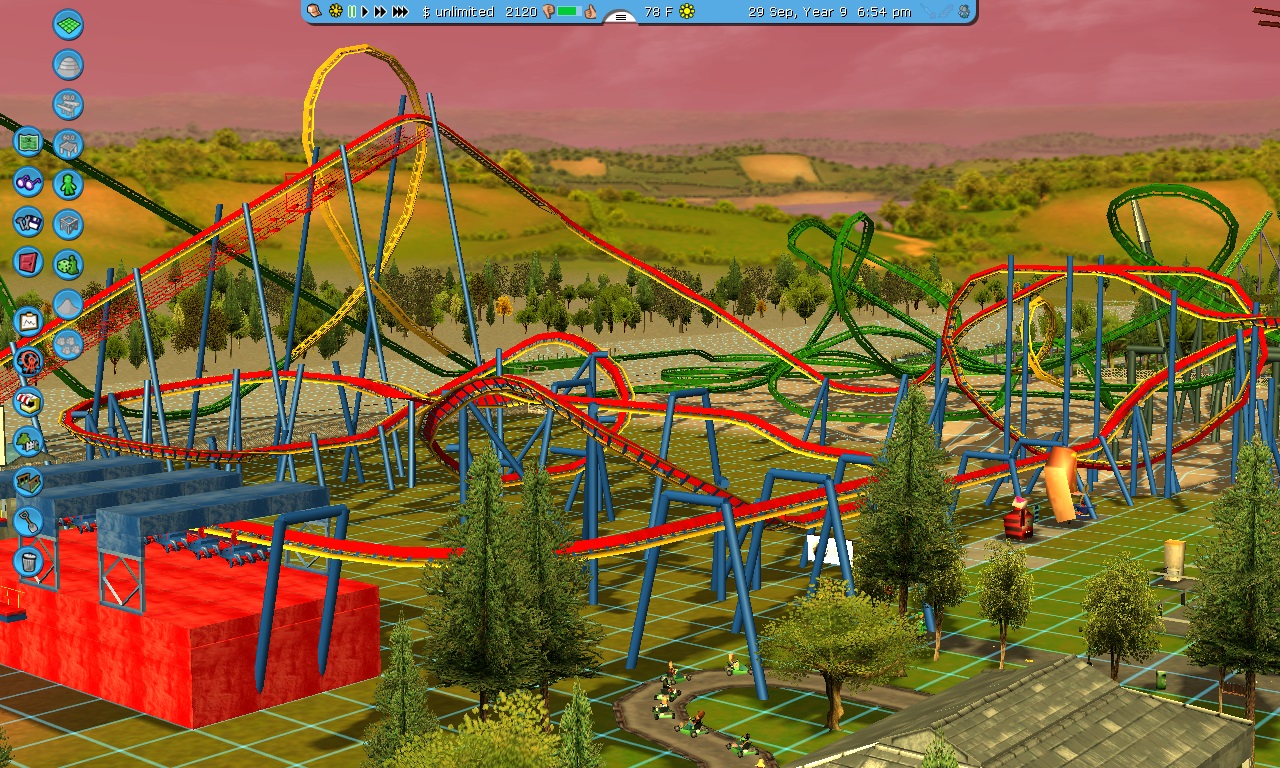Set game speed to triple fast-forward
Image resolution: width=1280 pixels, height=768 pixels.
(x=400, y=12)
